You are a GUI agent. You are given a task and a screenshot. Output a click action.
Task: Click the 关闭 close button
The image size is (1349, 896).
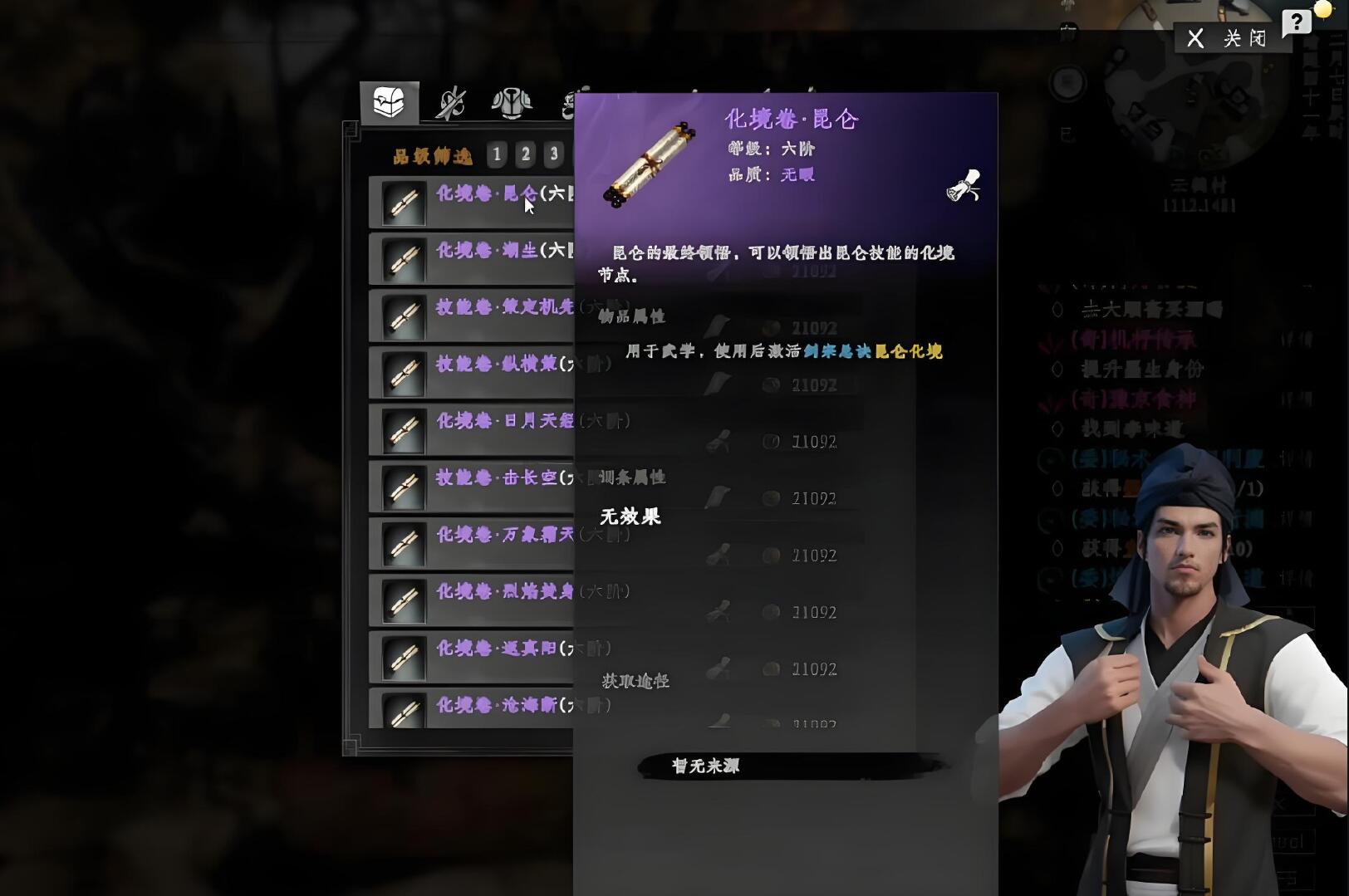click(1232, 37)
